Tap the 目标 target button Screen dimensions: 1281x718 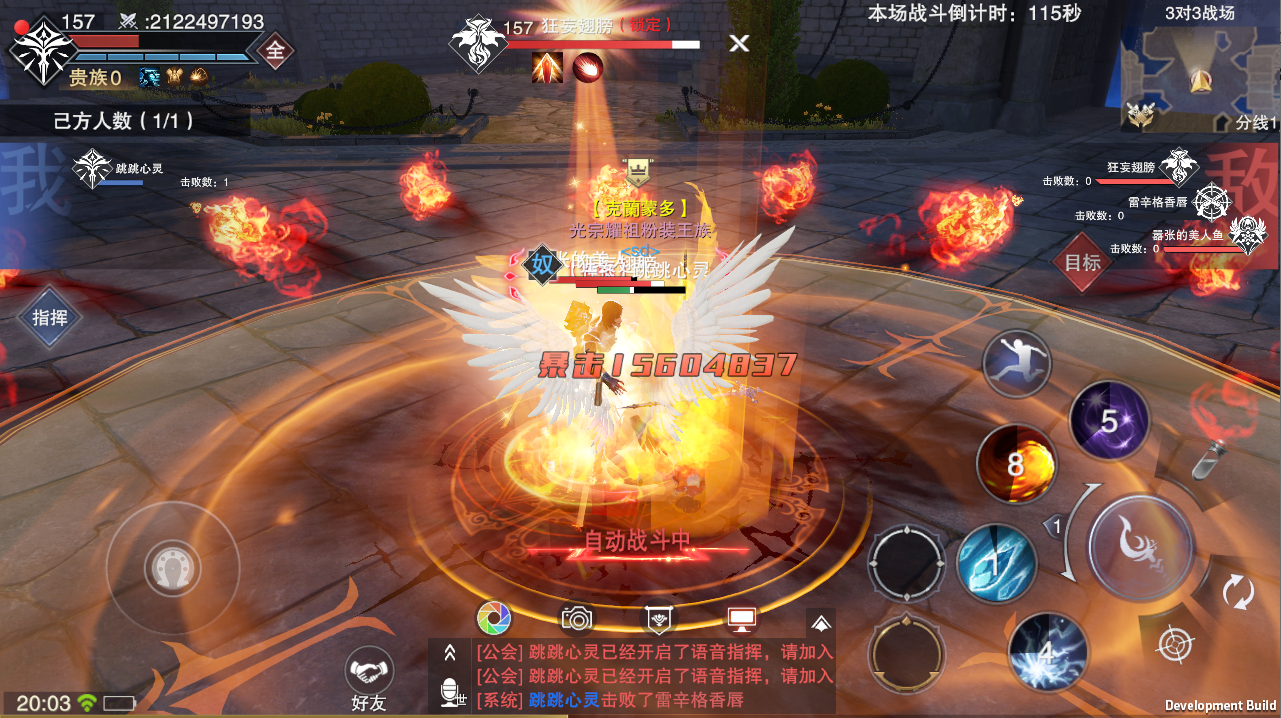coord(1082,262)
